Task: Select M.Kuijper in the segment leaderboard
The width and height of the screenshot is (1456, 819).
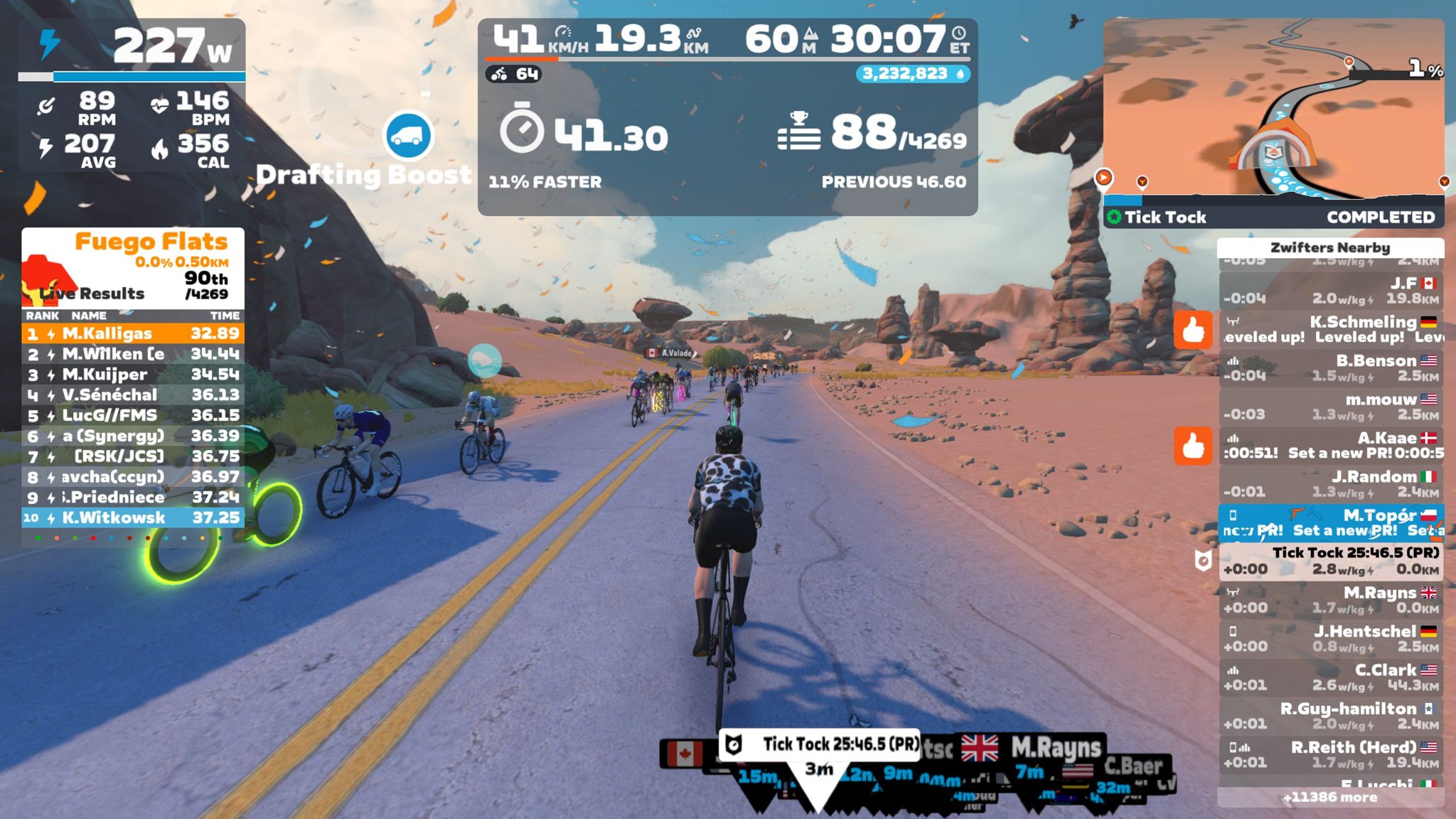Action: tap(133, 375)
